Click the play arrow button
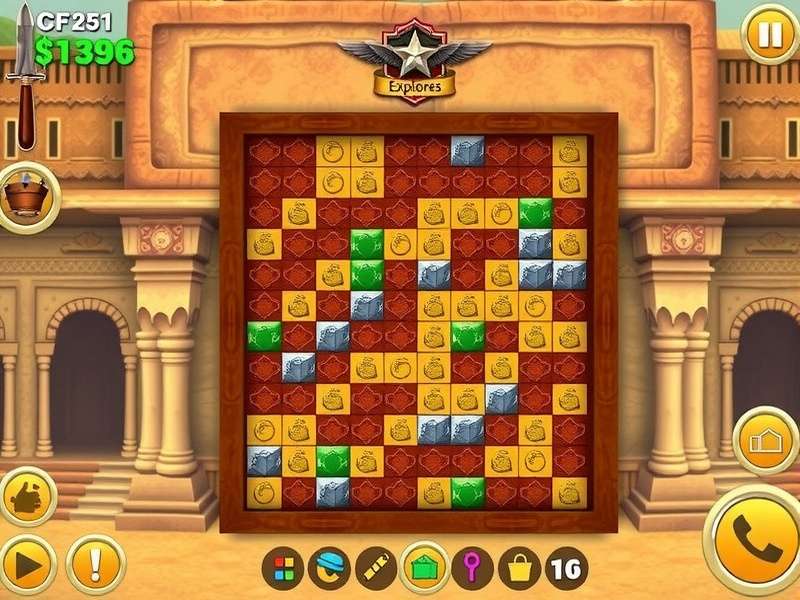Screen dimensions: 800x600 point(27,566)
